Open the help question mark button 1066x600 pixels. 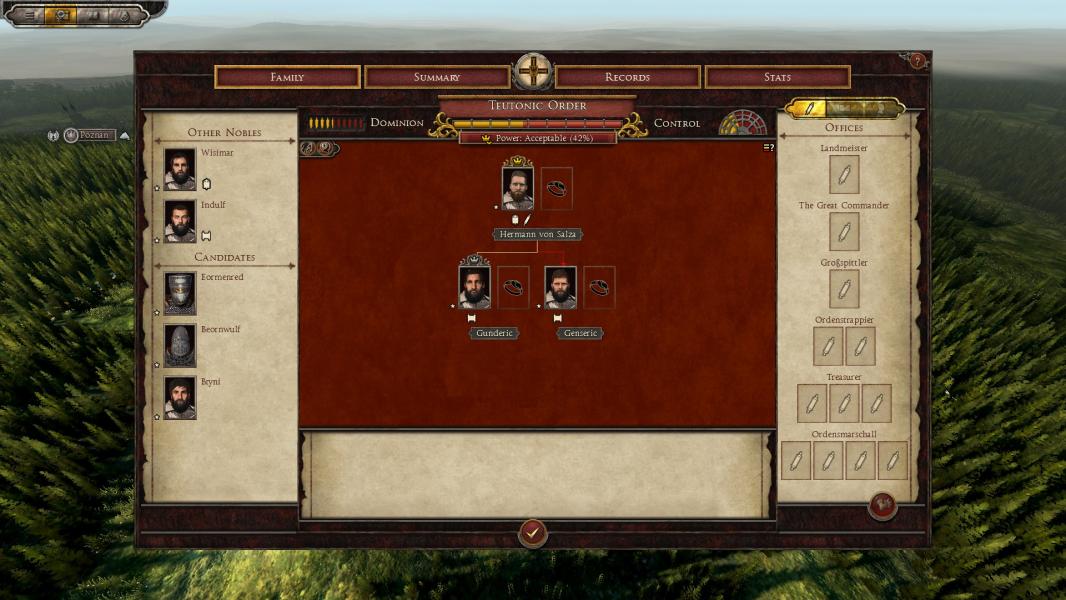click(x=917, y=61)
